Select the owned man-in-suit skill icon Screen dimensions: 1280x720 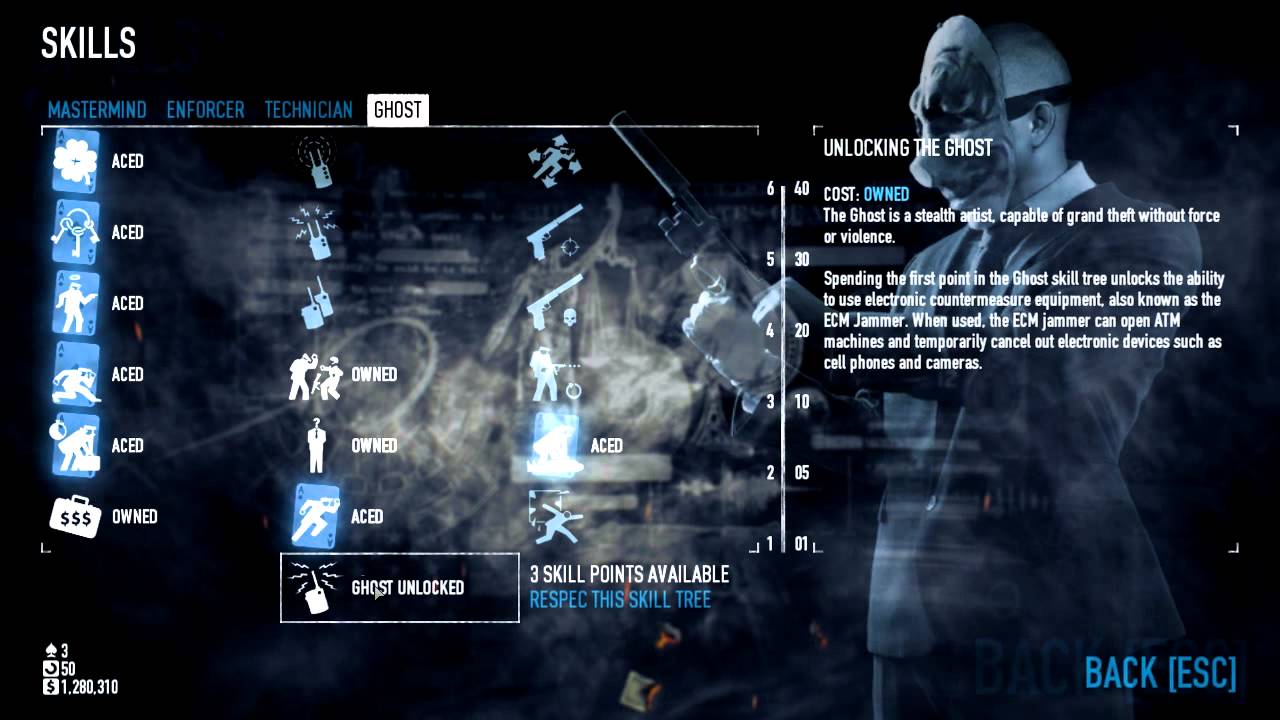[x=315, y=446]
